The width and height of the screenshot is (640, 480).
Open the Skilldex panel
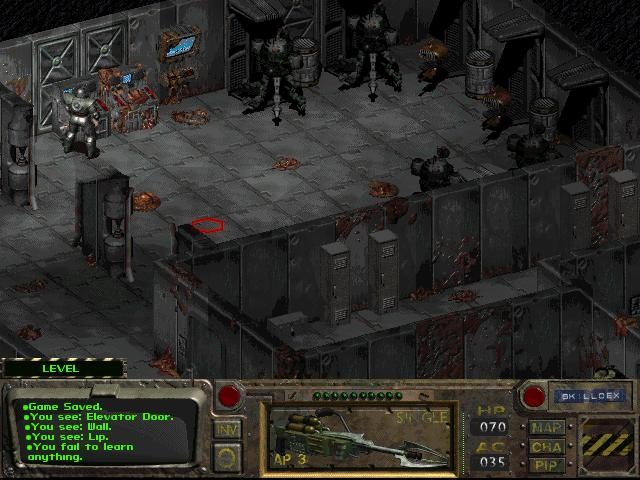(x=588, y=396)
